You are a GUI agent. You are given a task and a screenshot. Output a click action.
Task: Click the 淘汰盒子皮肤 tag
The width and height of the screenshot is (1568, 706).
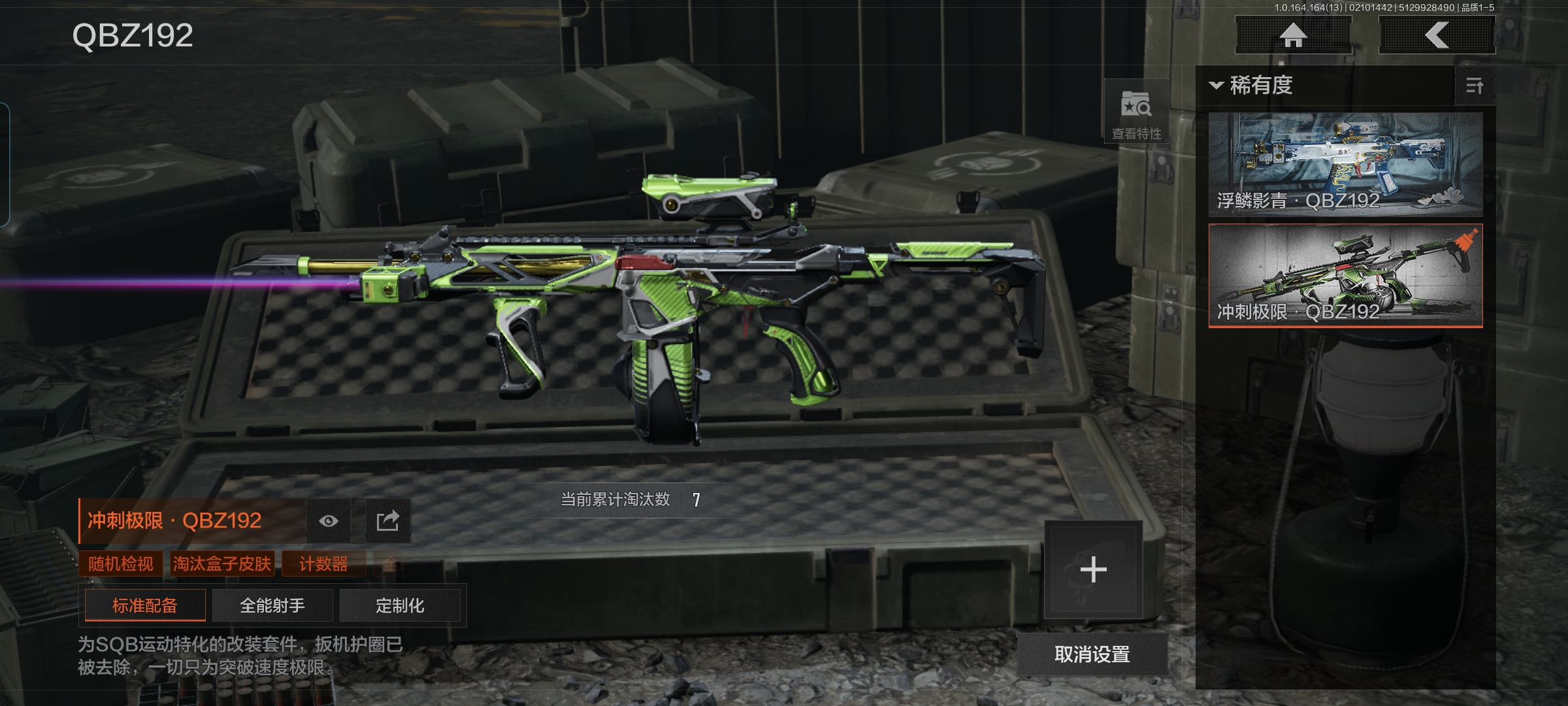click(x=222, y=563)
